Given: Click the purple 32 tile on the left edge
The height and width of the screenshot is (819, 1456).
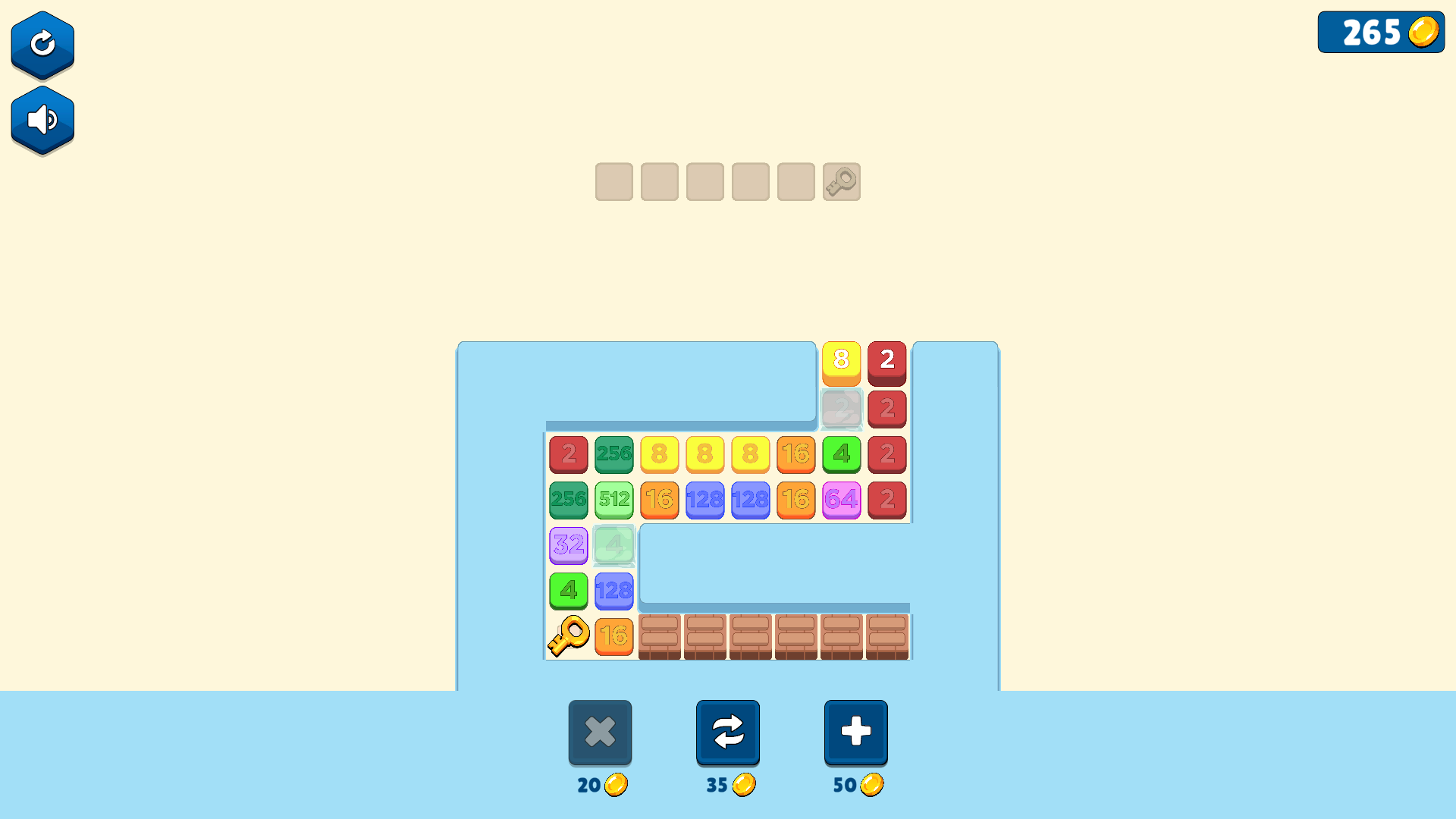Looking at the screenshot, I should [x=568, y=546].
